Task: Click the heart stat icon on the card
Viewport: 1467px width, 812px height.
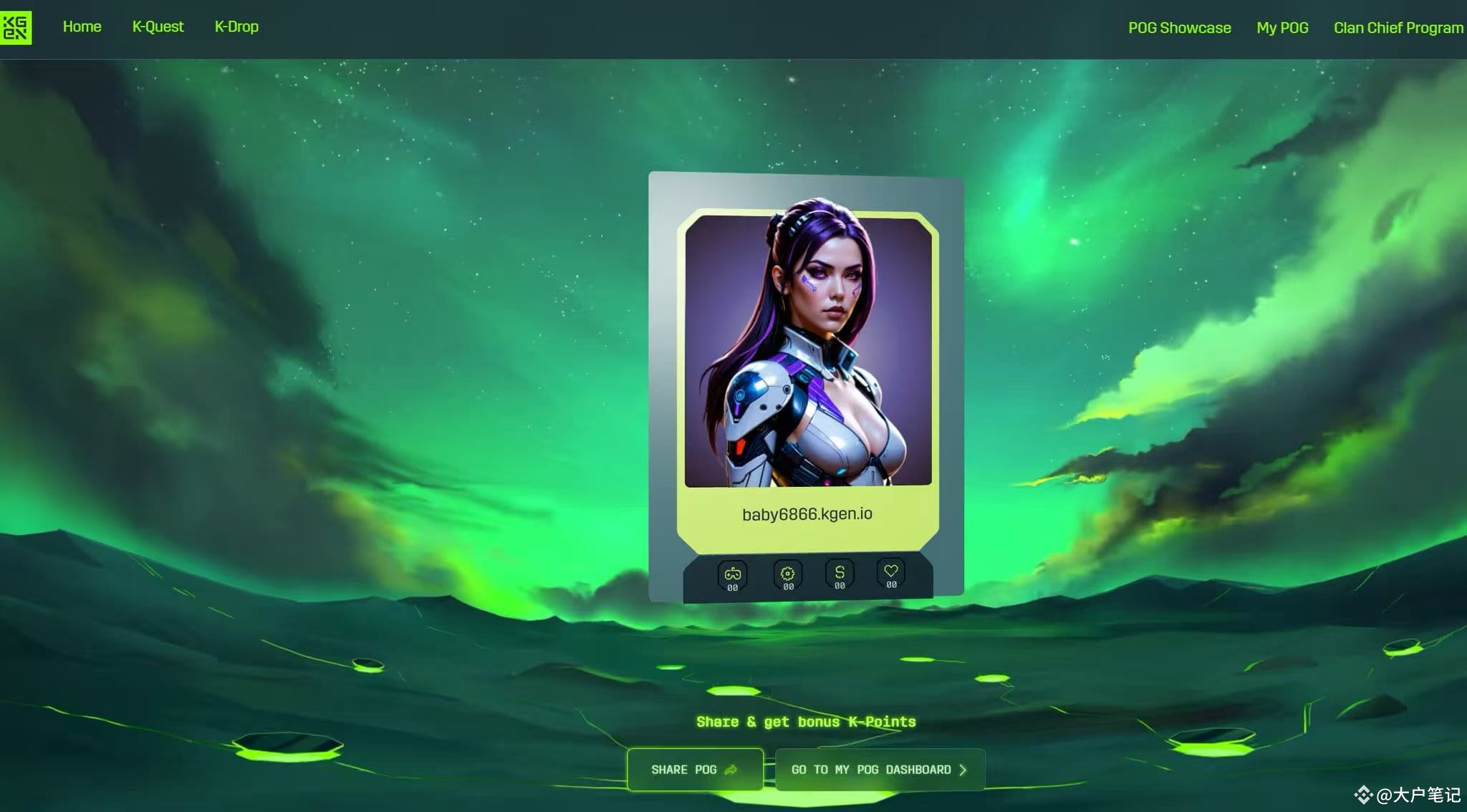Action: pyautogui.click(x=890, y=571)
